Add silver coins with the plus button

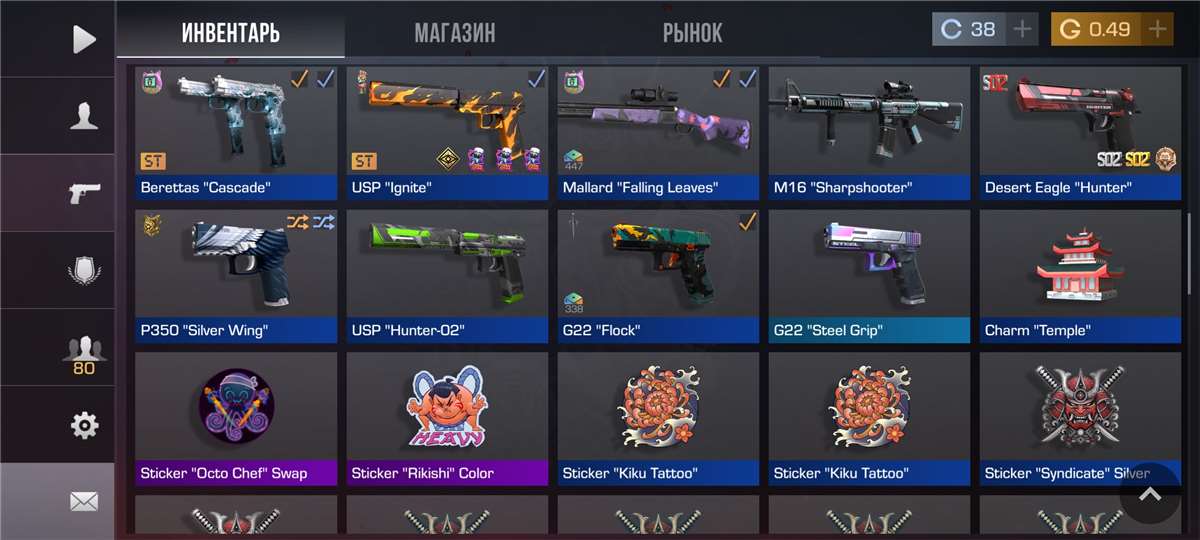1022,29
